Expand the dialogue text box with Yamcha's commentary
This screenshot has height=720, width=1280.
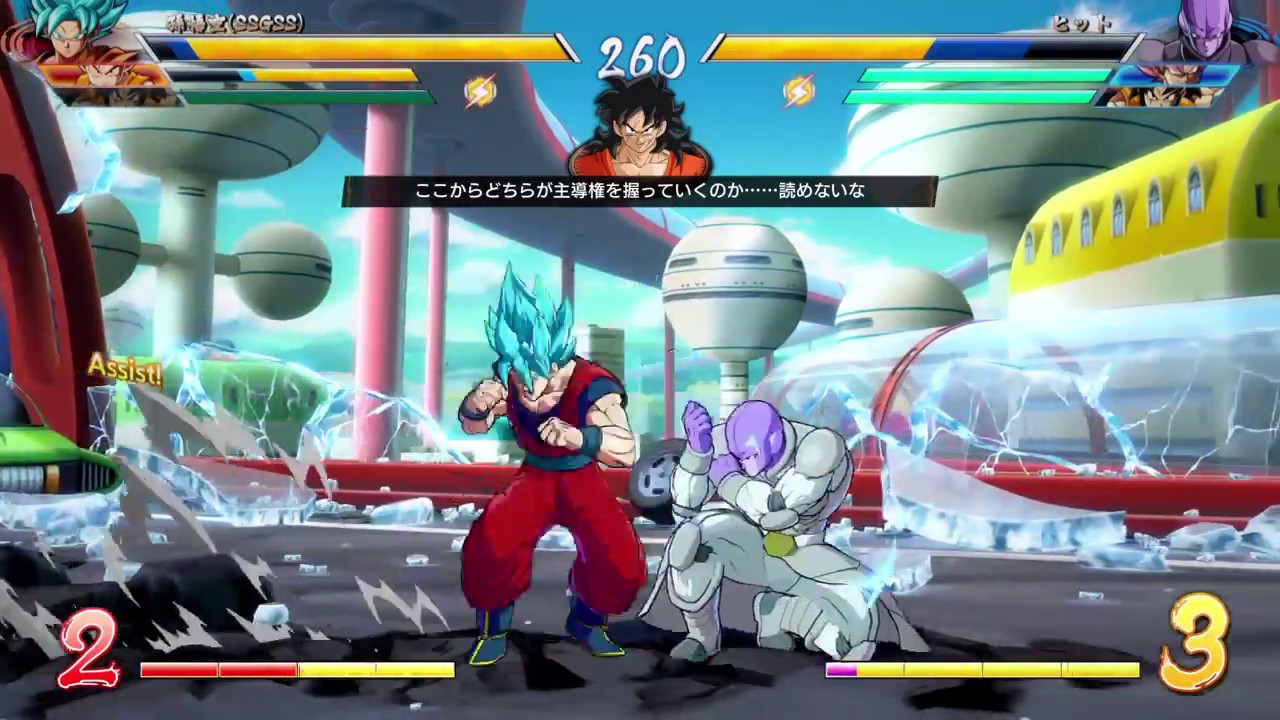(640, 191)
